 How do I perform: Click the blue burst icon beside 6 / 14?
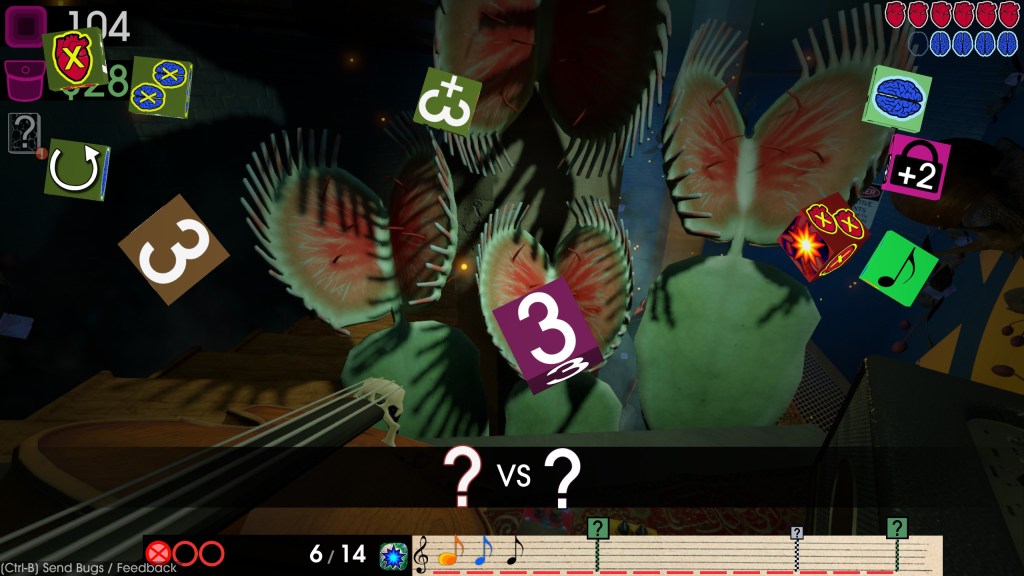pyautogui.click(x=393, y=556)
